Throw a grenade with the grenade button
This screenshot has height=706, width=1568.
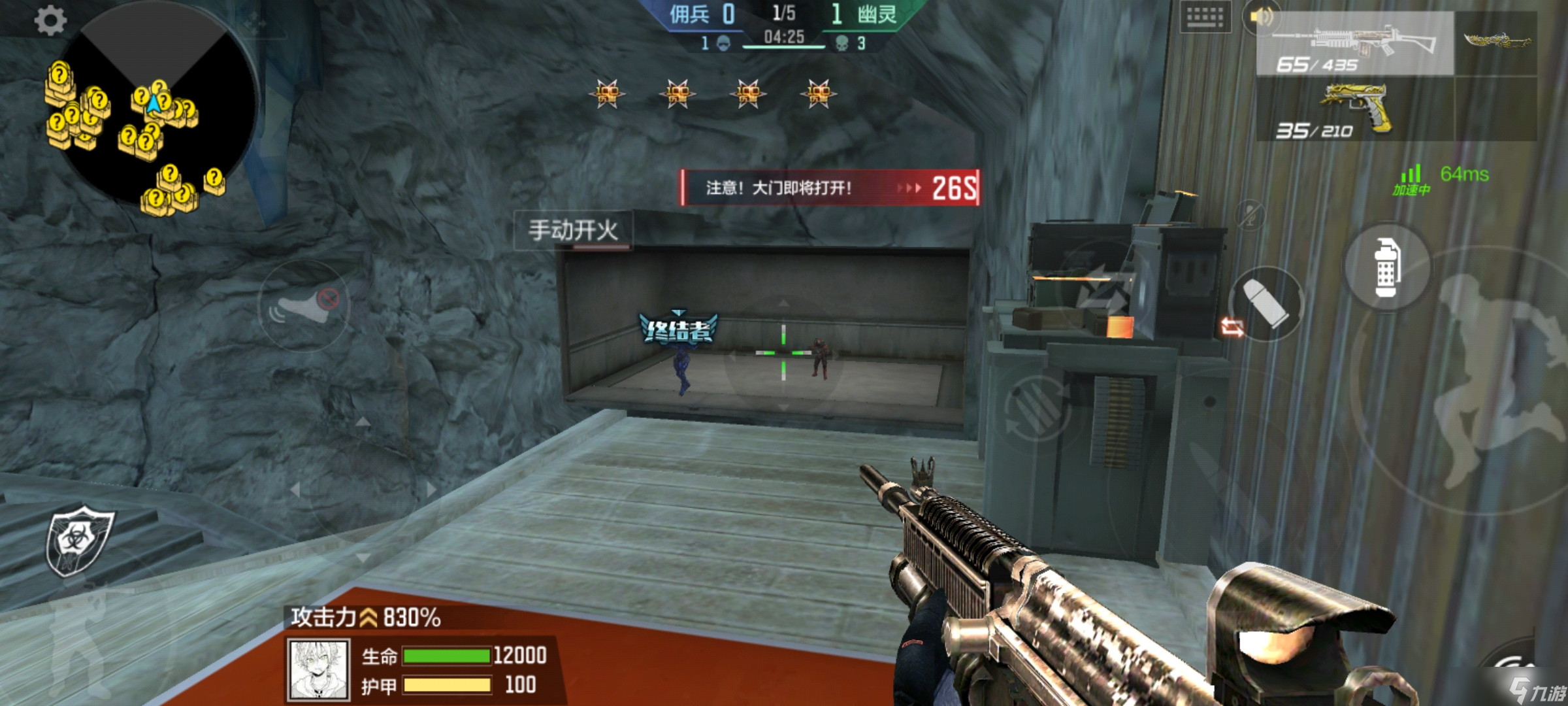click(x=1386, y=268)
